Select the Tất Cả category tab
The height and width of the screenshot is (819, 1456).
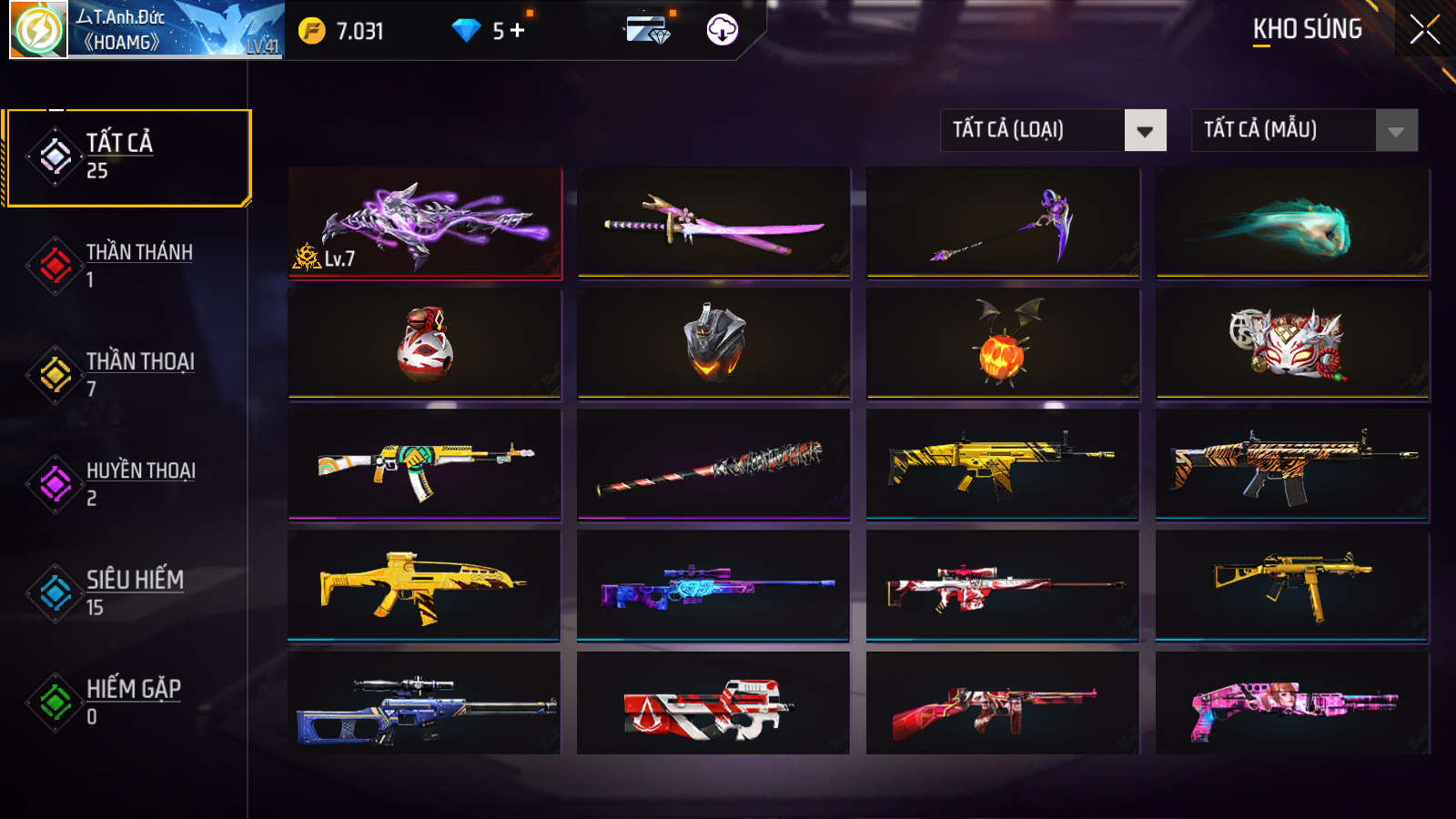(127, 157)
